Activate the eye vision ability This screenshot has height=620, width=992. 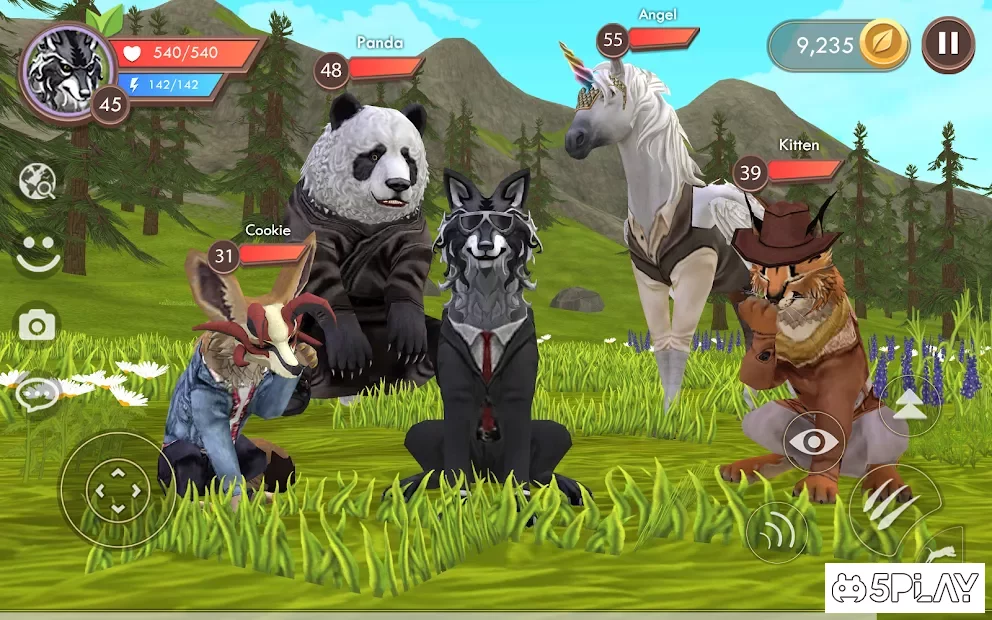click(x=813, y=442)
